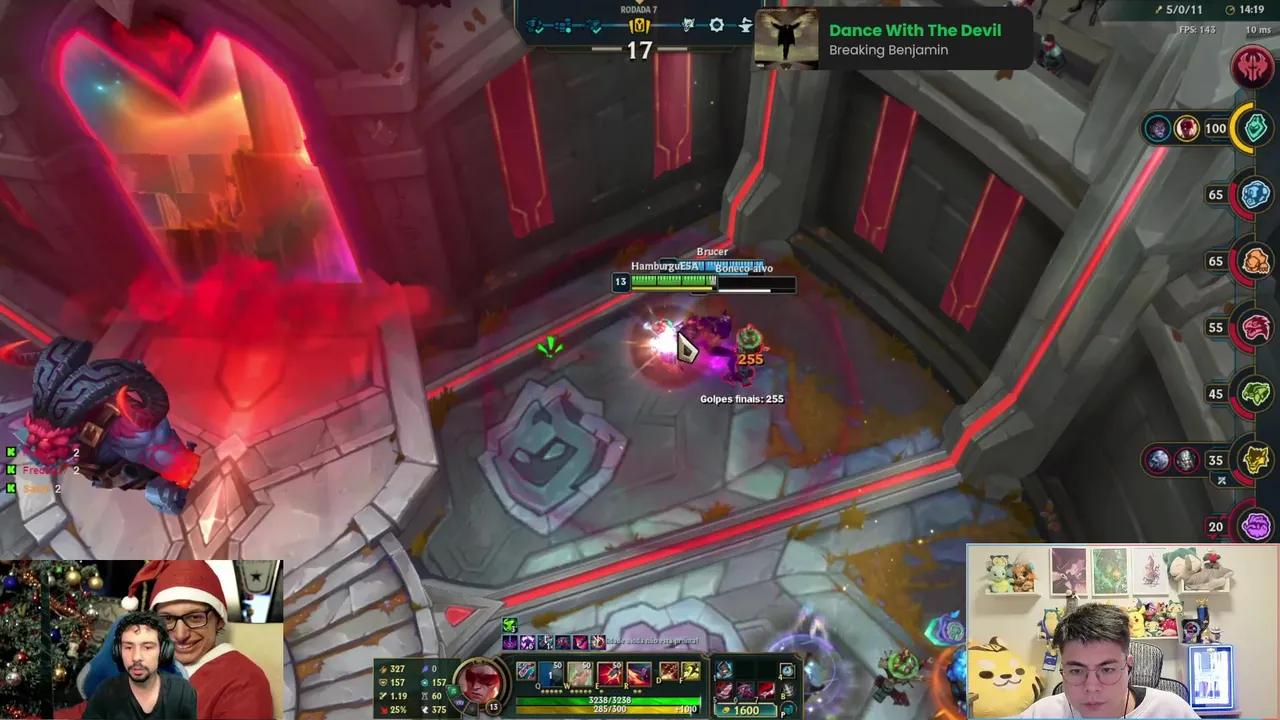The image size is (1280, 720).
Task: Select the orange team emblem showing 65 health
Action: point(1254,261)
